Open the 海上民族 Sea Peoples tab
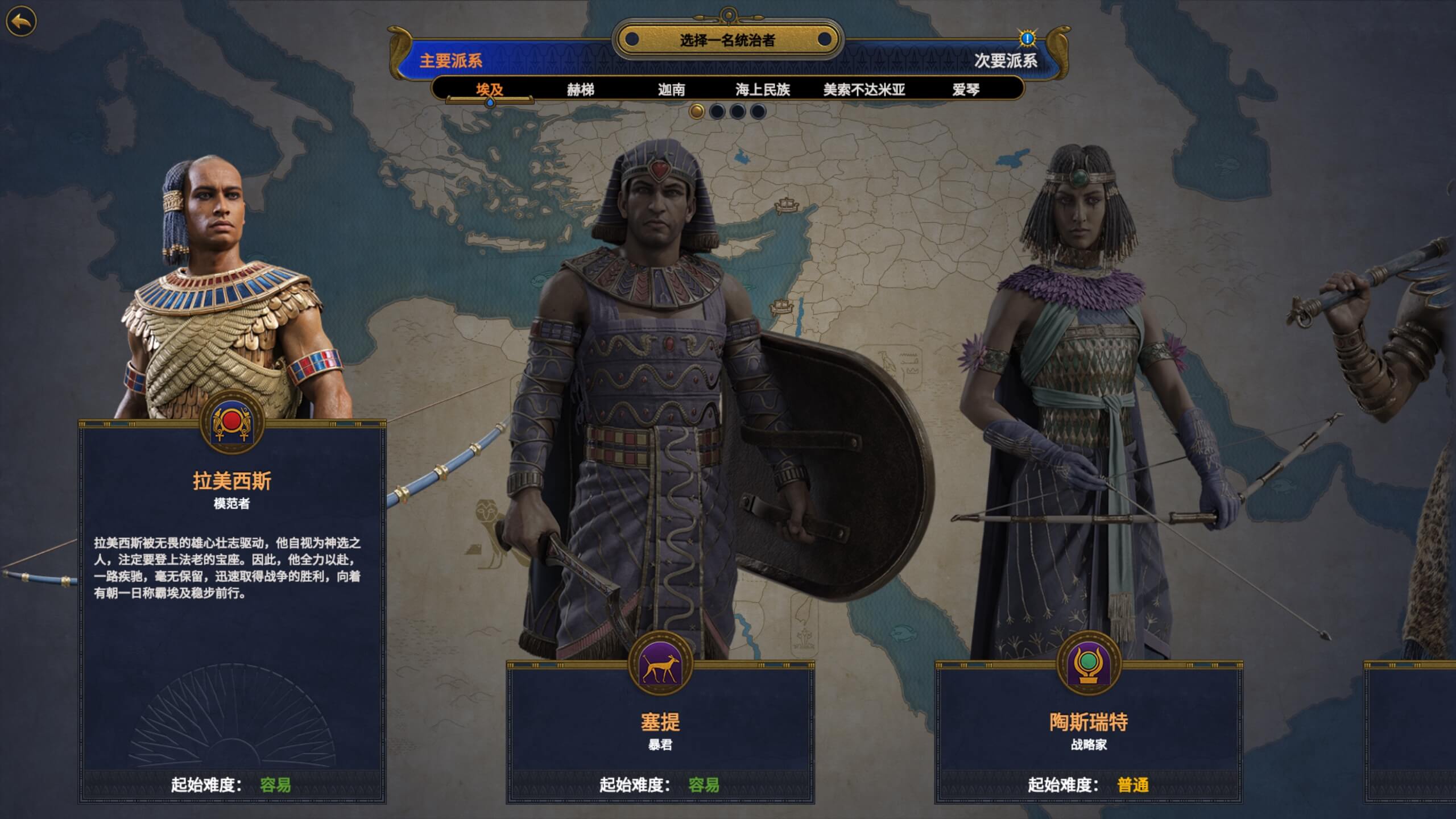Screen dimensions: 1456x819 (762, 90)
